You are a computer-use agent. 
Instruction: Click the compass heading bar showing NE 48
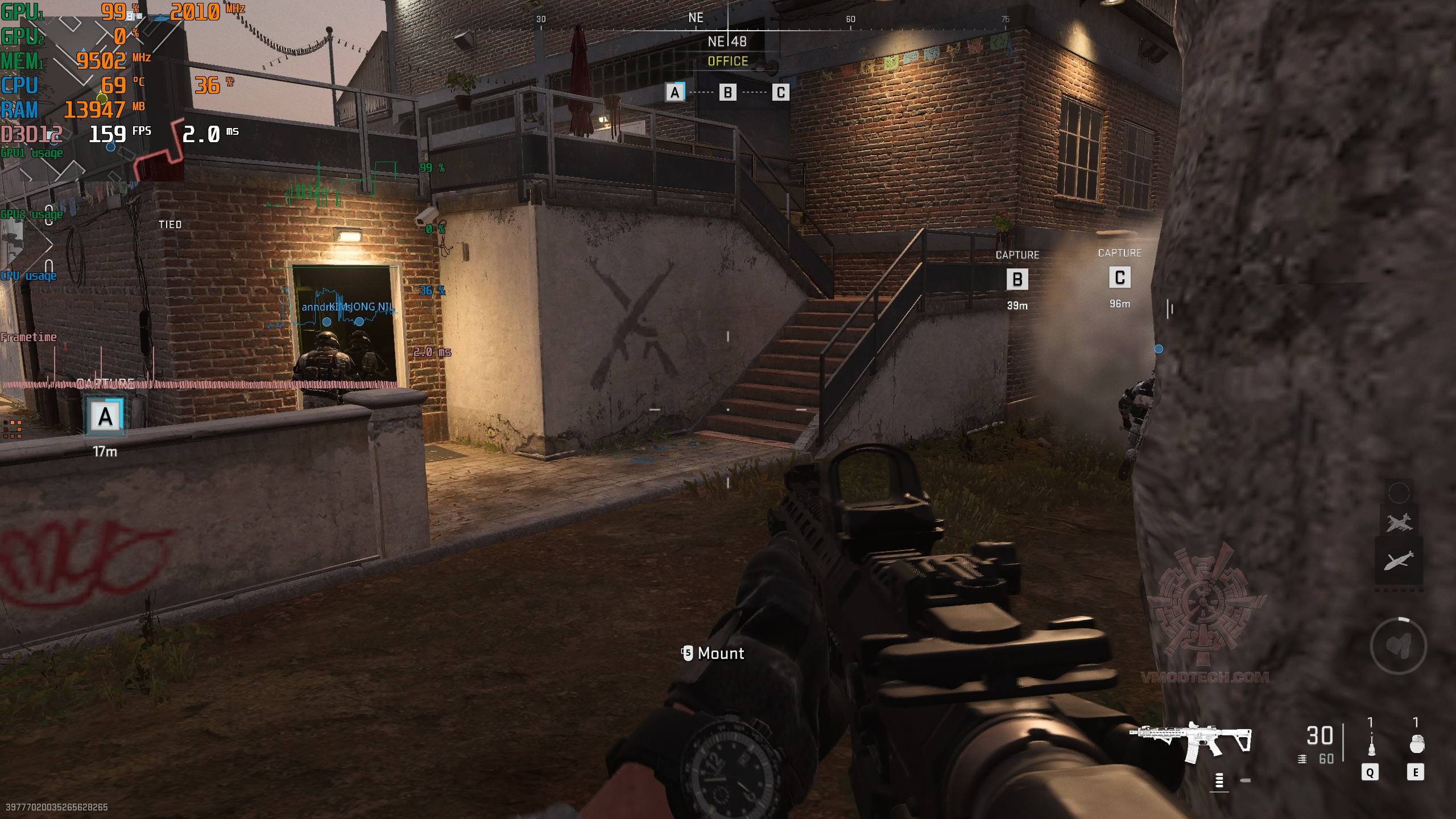point(727,42)
